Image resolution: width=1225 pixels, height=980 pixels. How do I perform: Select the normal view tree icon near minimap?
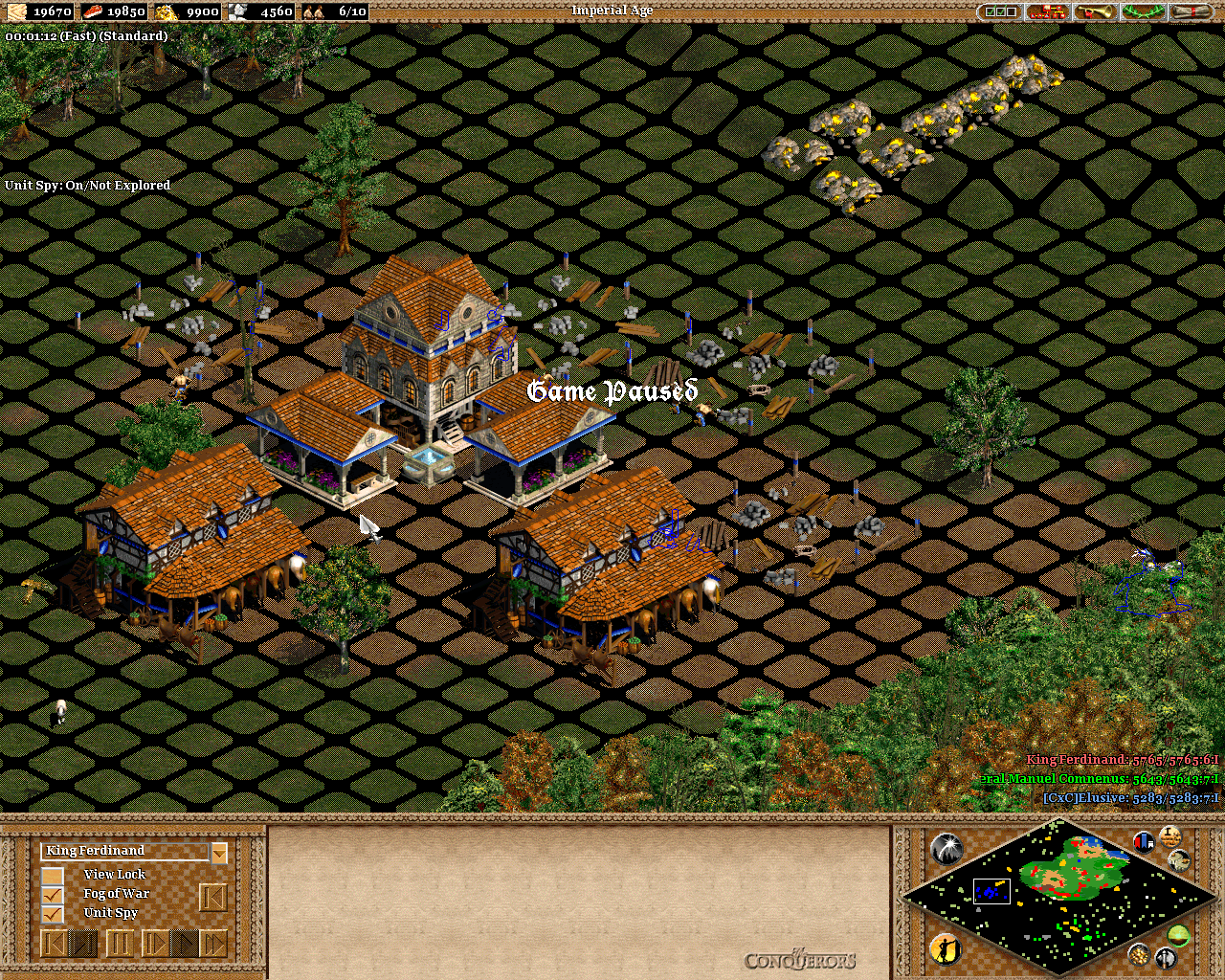coord(1178,934)
